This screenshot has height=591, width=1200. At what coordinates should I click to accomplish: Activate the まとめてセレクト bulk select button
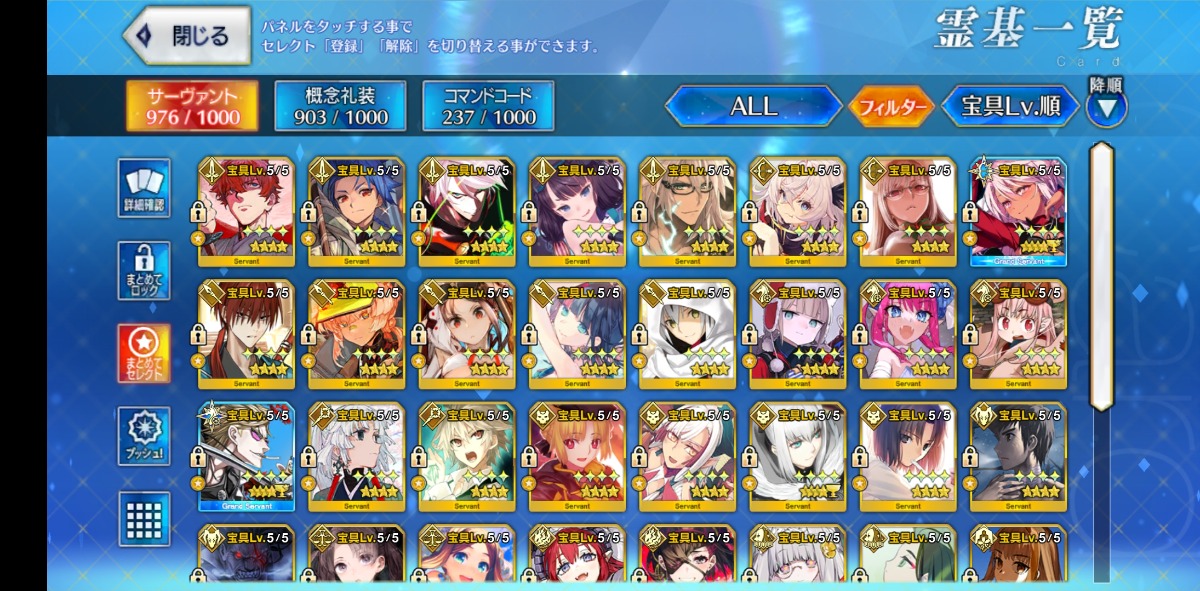click(x=144, y=353)
